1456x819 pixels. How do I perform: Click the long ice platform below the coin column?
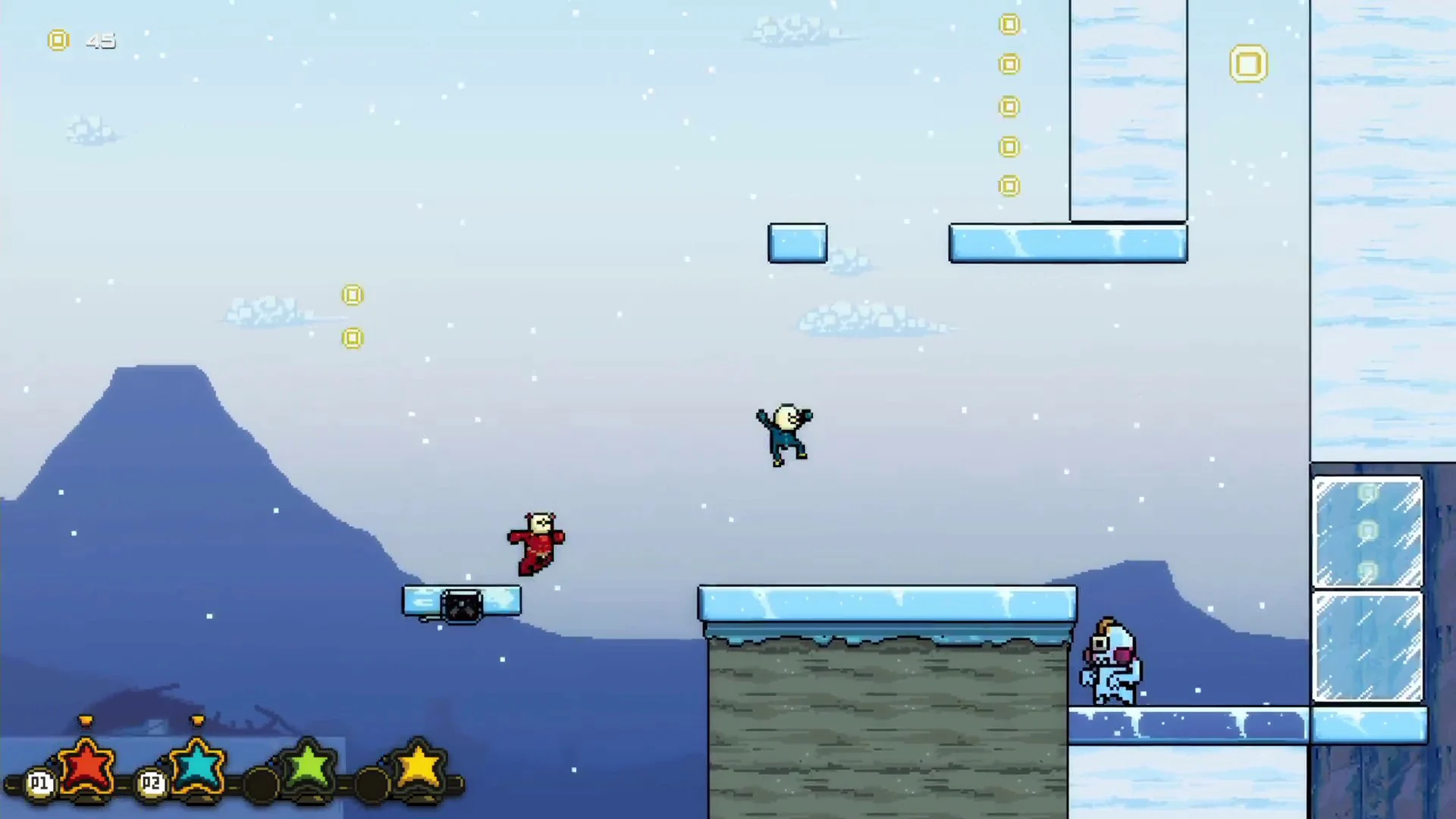point(1068,243)
